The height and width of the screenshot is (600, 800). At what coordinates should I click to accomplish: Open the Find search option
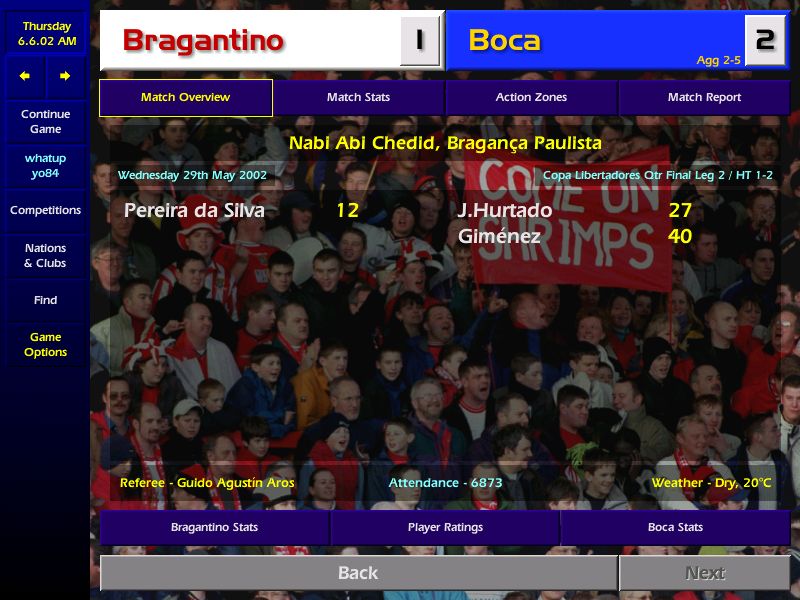pyautogui.click(x=45, y=300)
